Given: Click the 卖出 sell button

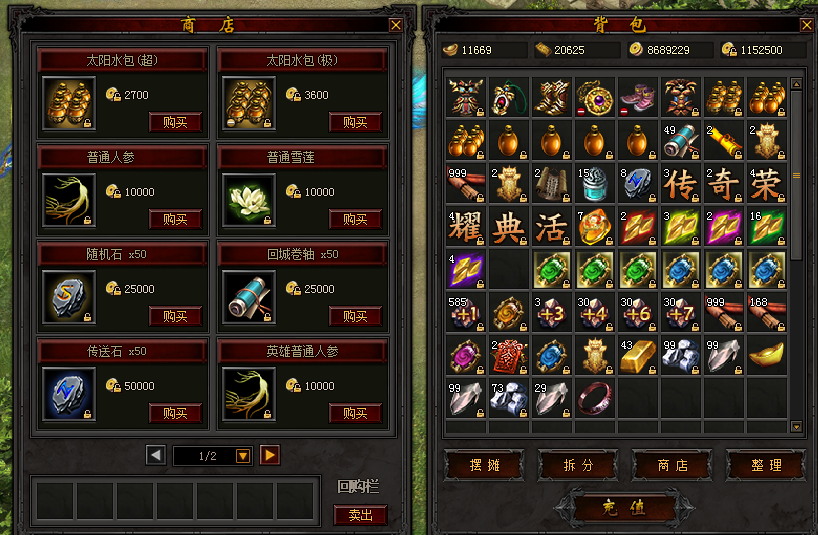Looking at the screenshot, I should pos(360,515).
